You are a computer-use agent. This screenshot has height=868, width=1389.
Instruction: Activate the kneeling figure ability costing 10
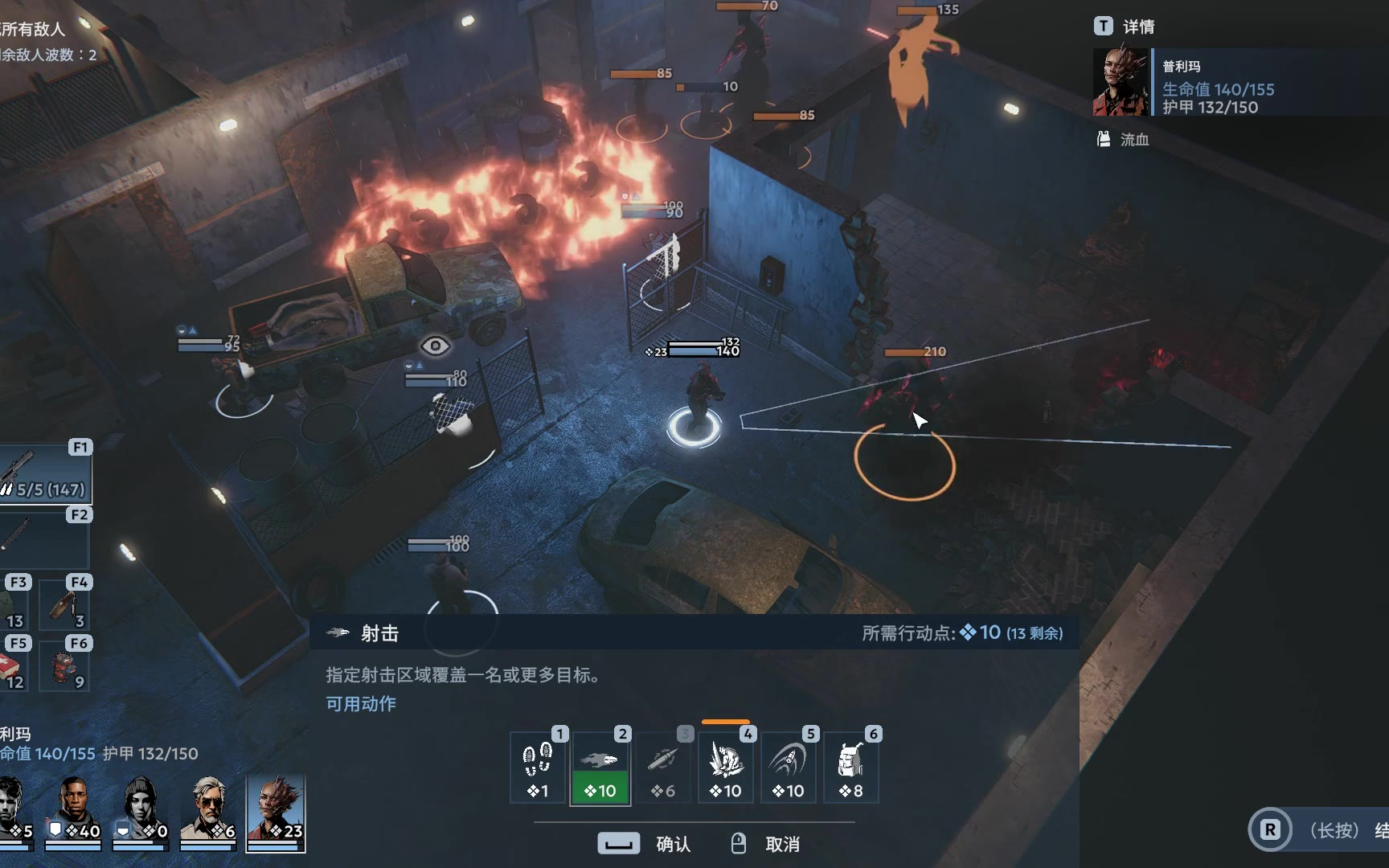726,767
